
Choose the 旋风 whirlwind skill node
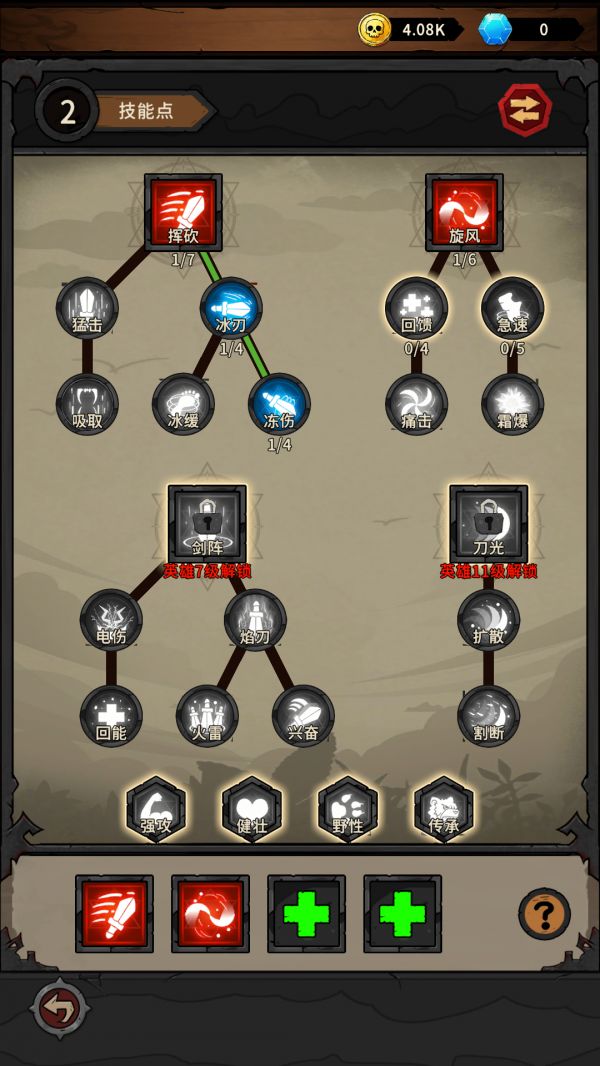point(464,212)
